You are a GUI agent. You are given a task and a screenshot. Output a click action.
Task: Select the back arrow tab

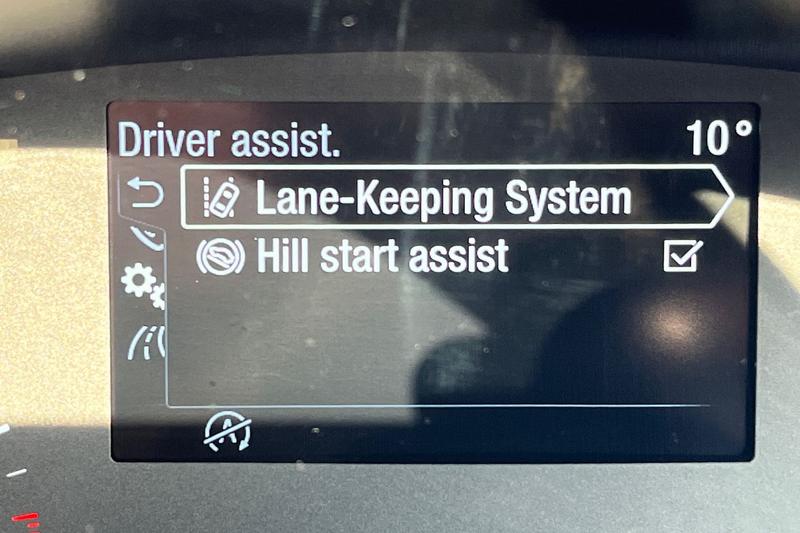click(x=146, y=194)
